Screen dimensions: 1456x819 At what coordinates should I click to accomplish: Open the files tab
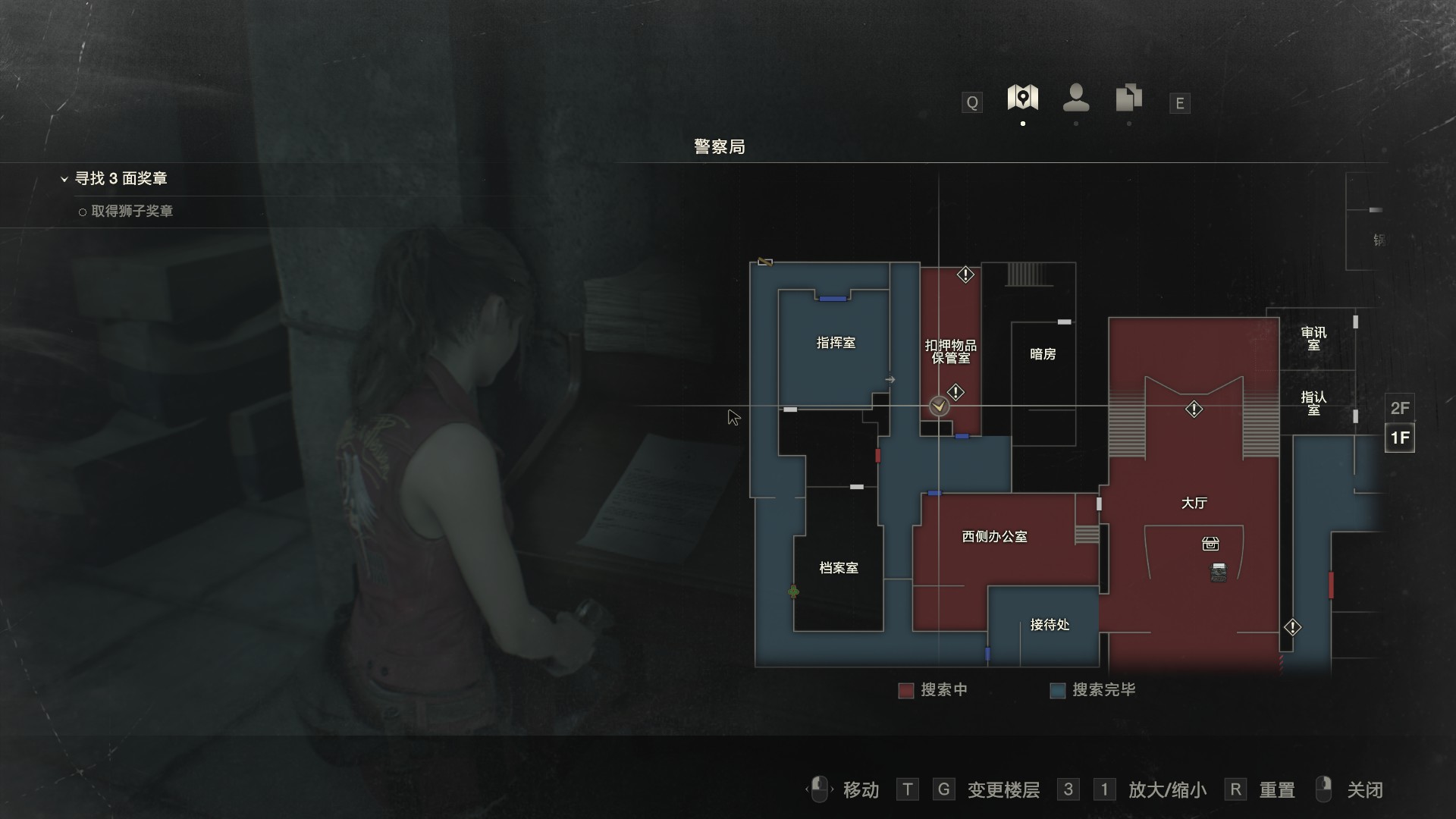point(1129,98)
